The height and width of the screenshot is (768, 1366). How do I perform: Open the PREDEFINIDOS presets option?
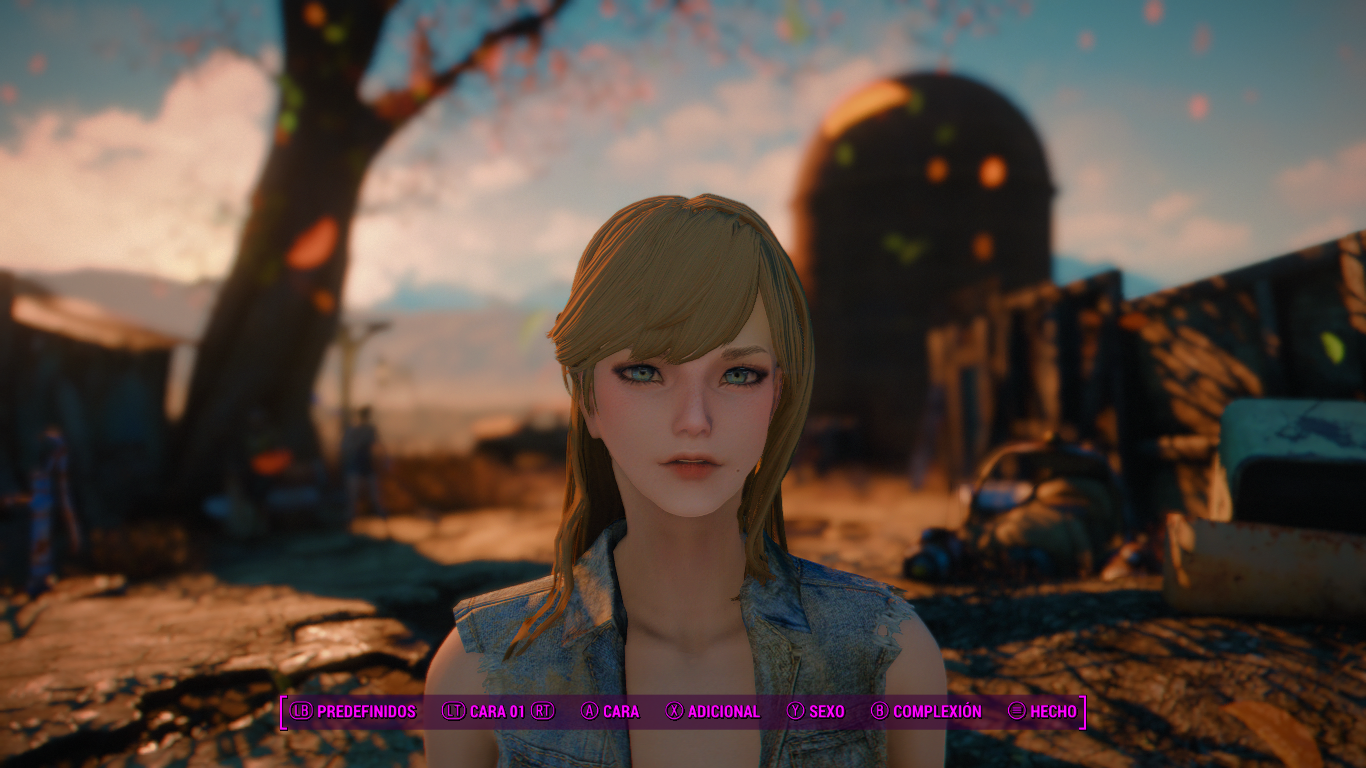point(367,712)
